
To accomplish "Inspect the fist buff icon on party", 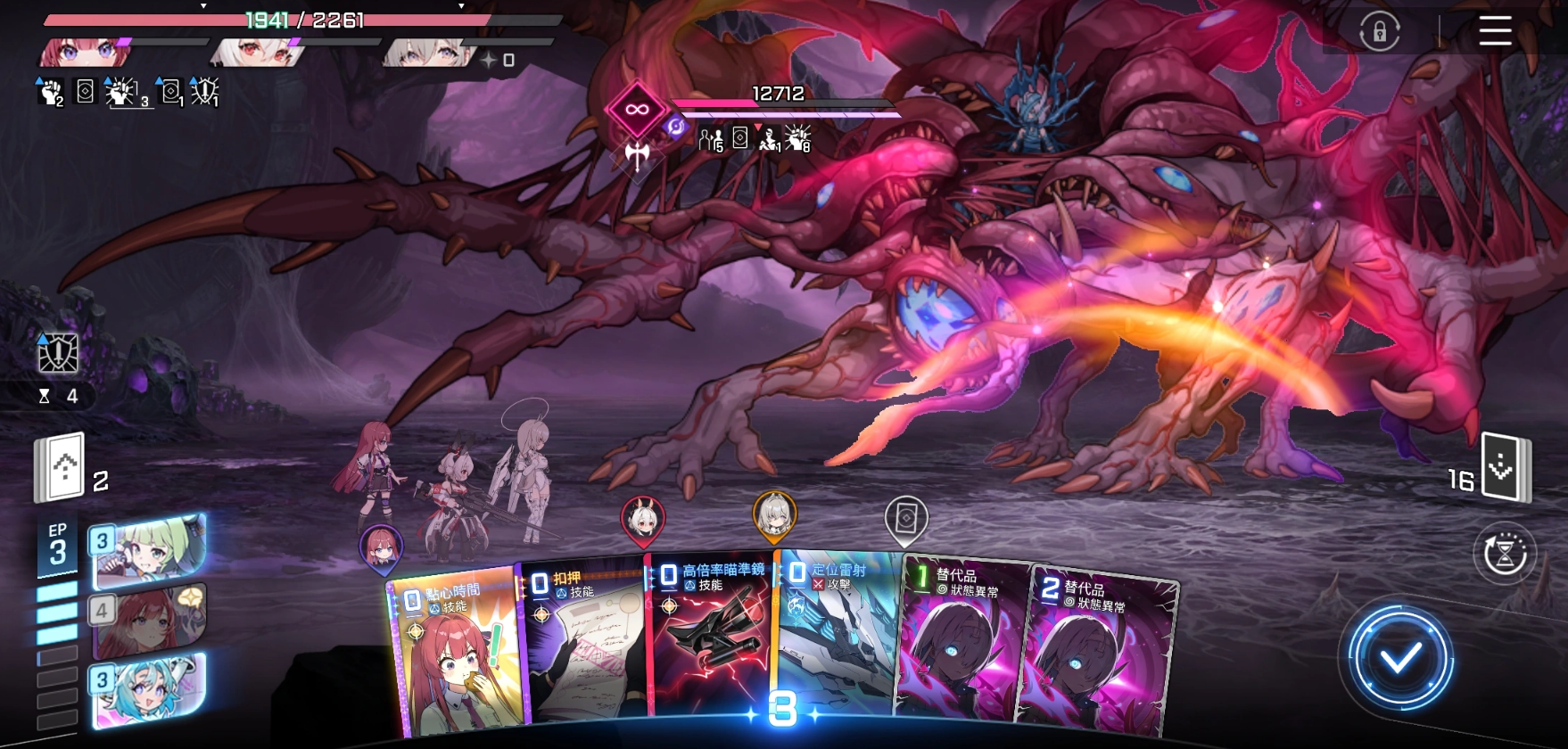I will (x=51, y=91).
